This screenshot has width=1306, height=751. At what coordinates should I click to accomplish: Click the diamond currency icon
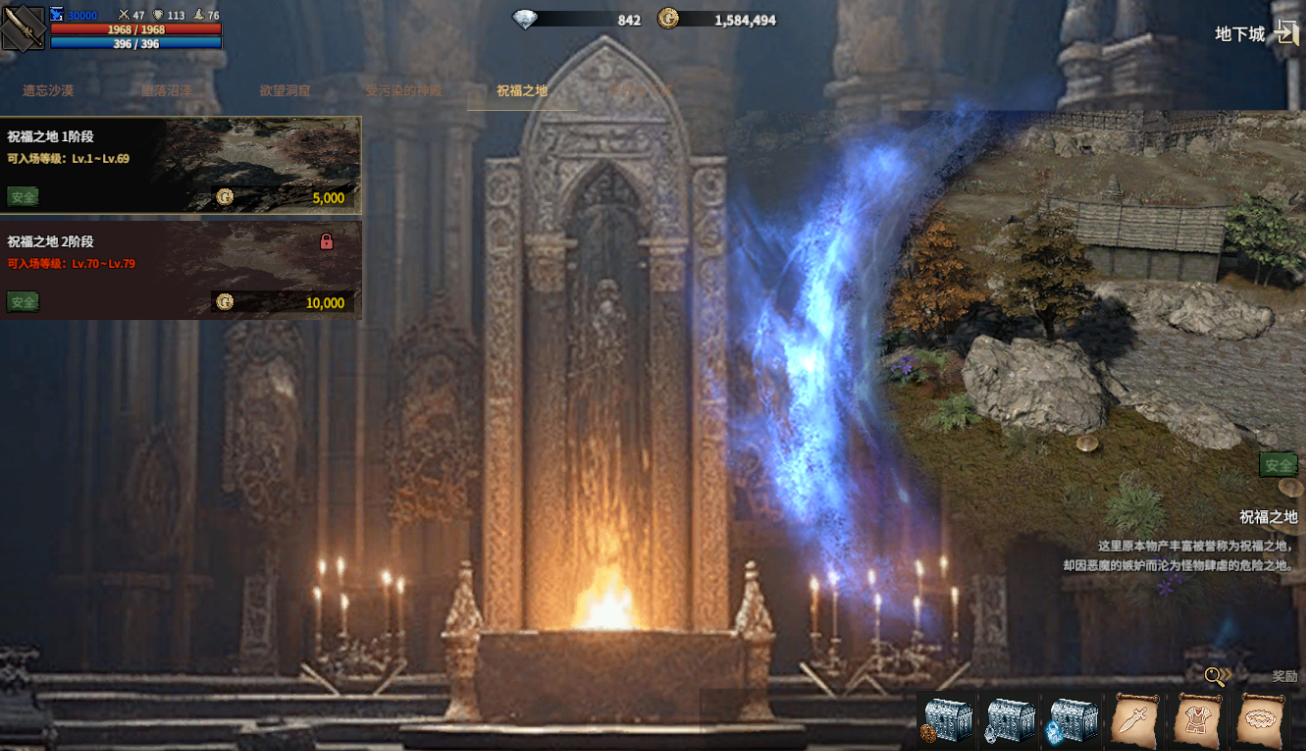[x=525, y=19]
